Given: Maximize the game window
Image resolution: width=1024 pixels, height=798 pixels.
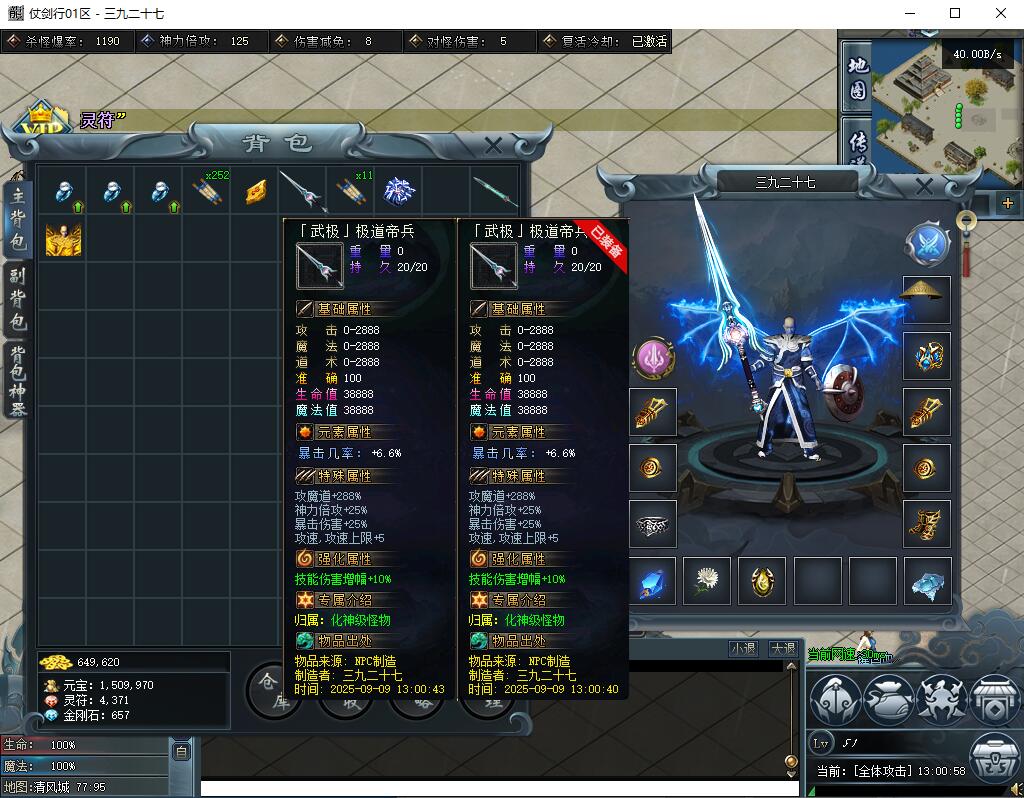Looking at the screenshot, I should point(955,13).
